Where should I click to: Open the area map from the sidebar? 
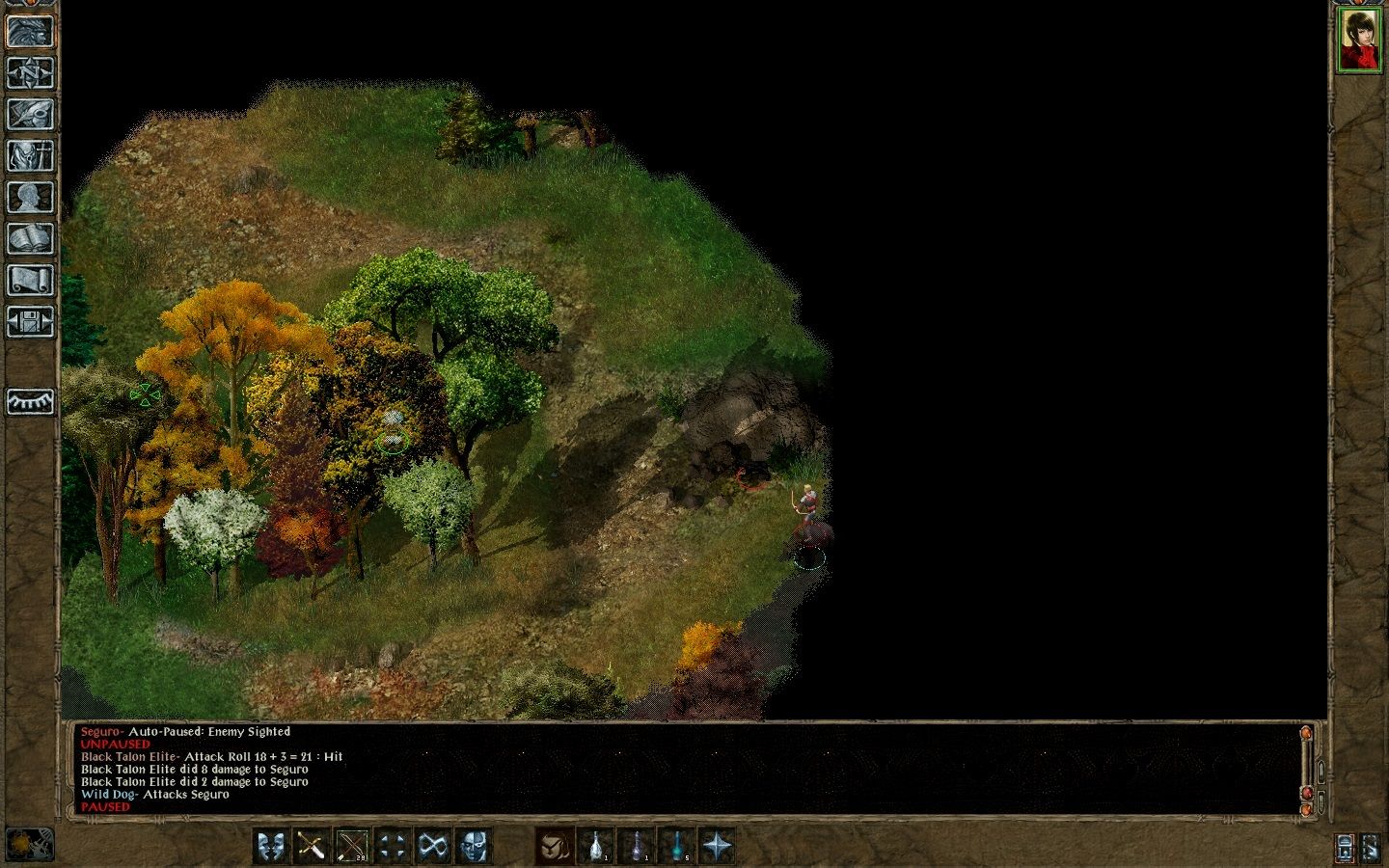click(30, 72)
